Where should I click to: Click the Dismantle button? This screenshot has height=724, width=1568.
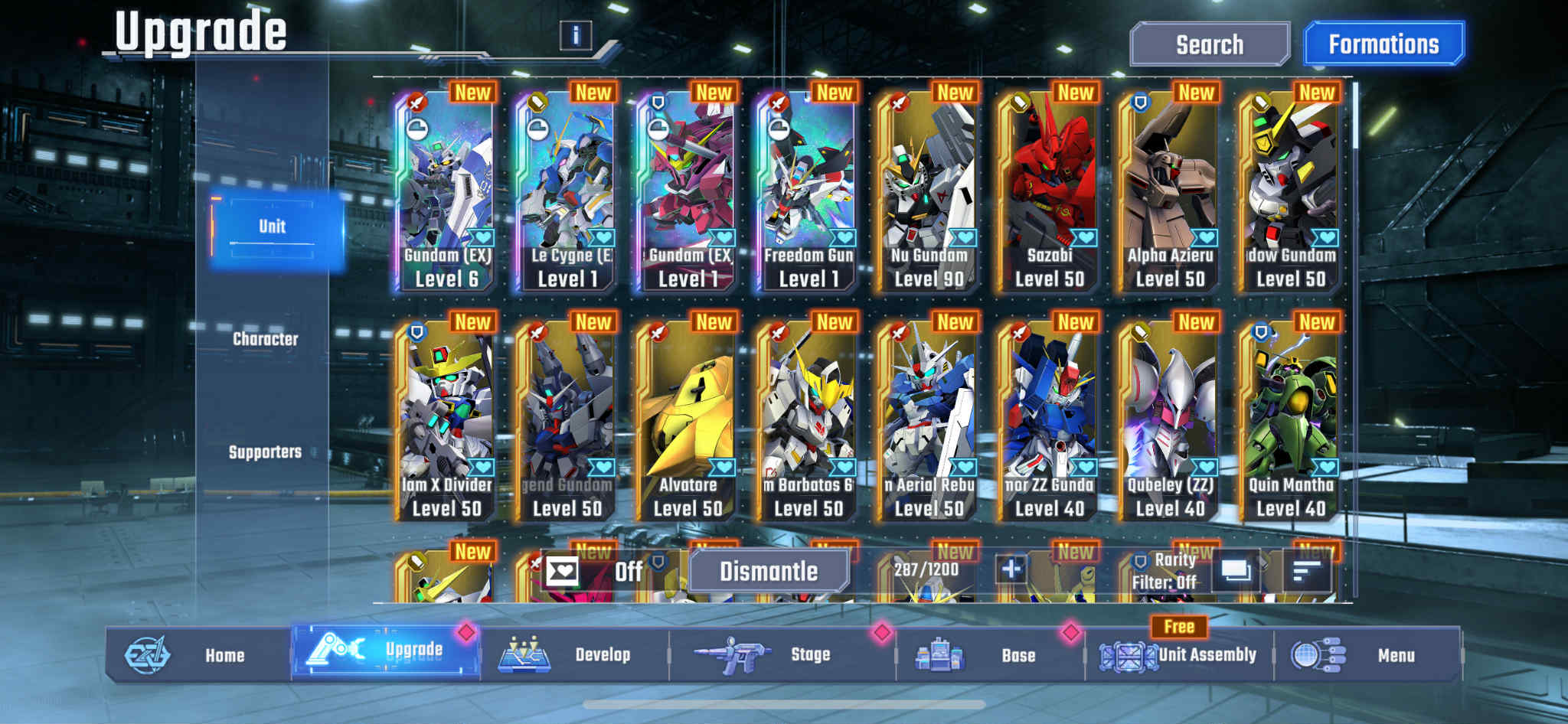coord(769,570)
